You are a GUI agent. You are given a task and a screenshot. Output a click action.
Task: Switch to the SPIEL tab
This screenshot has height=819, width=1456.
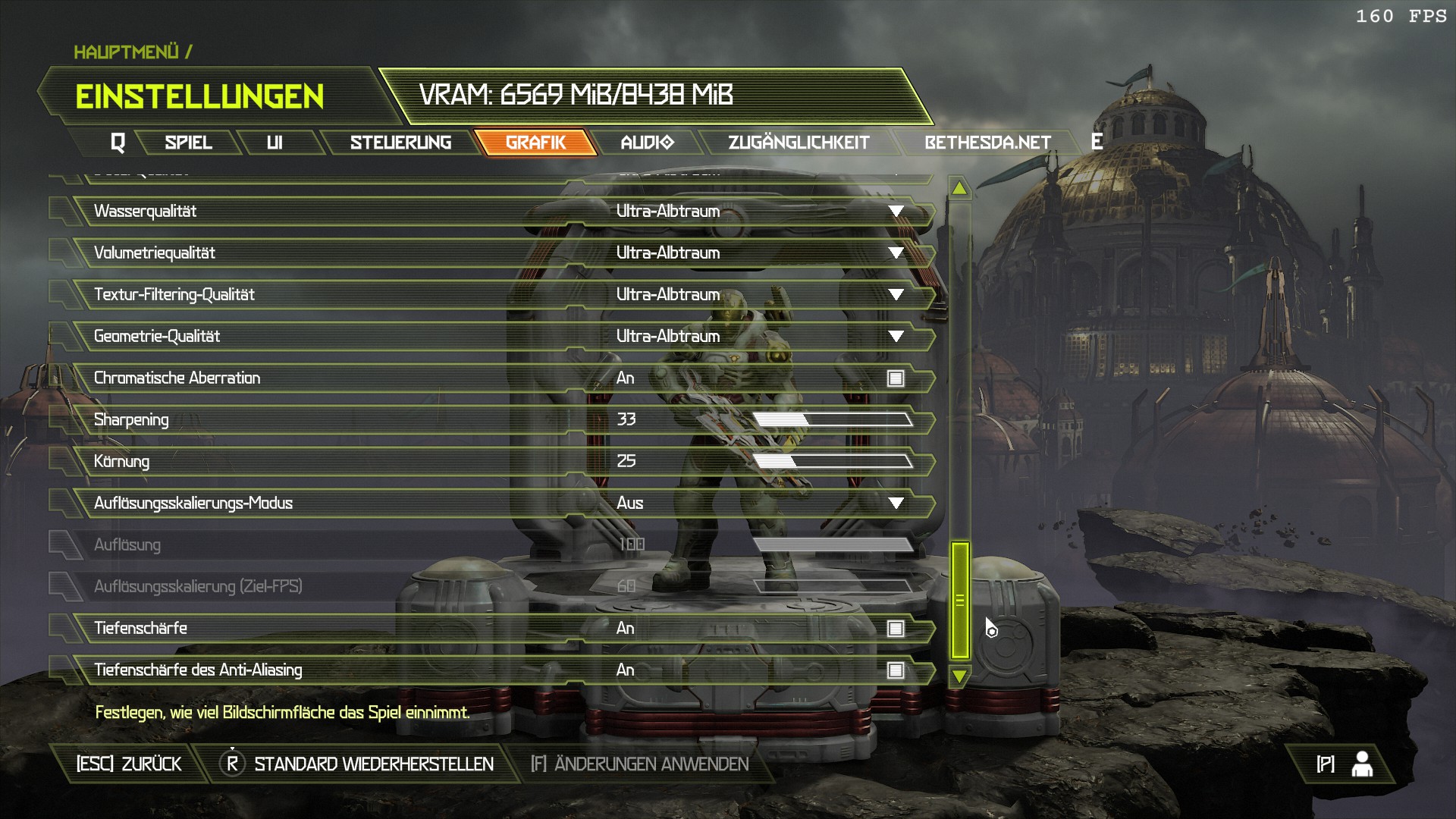pos(188,143)
